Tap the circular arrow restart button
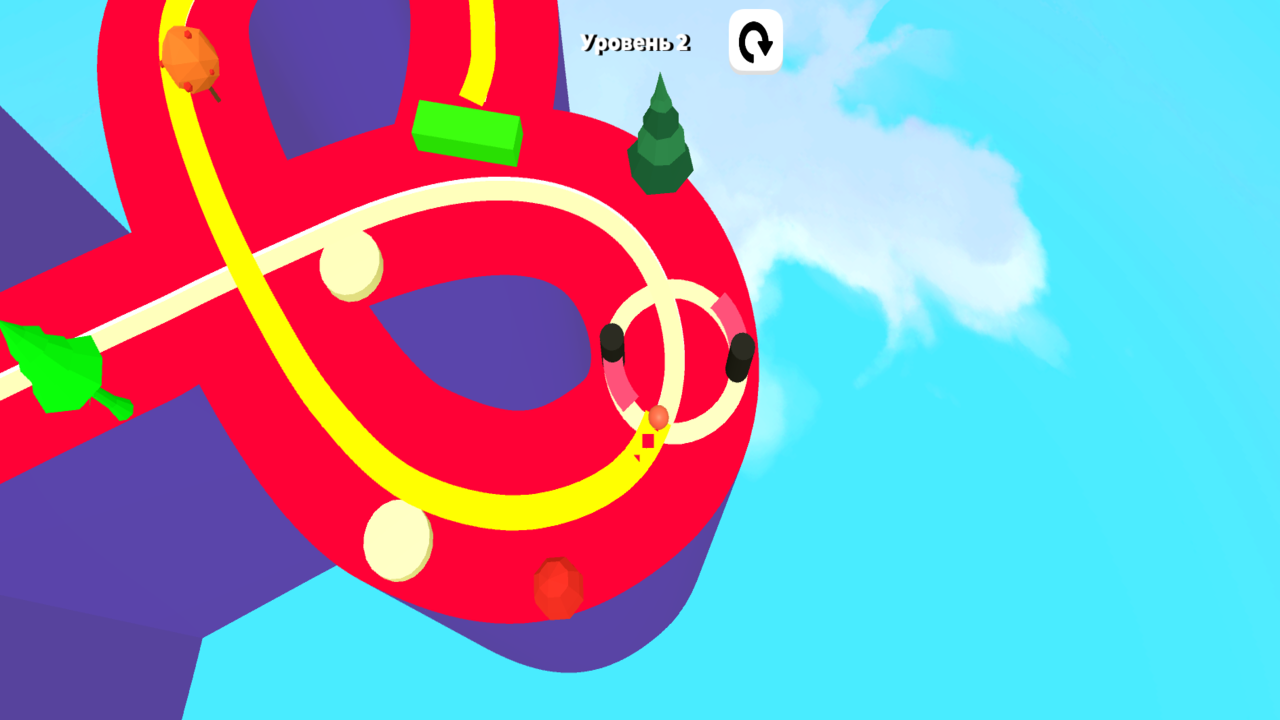Image resolution: width=1280 pixels, height=720 pixels. (755, 41)
